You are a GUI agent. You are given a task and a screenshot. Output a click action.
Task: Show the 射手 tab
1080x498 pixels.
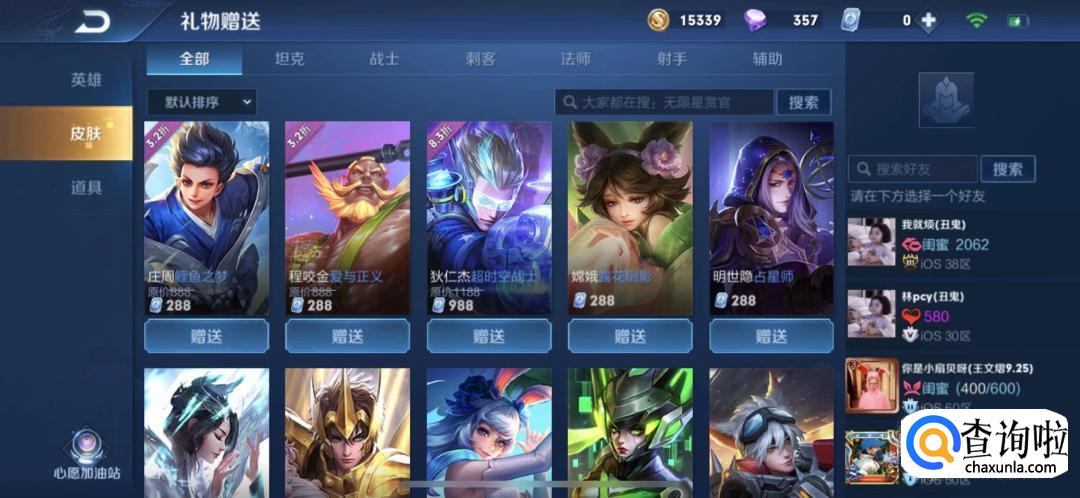pyautogui.click(x=671, y=59)
